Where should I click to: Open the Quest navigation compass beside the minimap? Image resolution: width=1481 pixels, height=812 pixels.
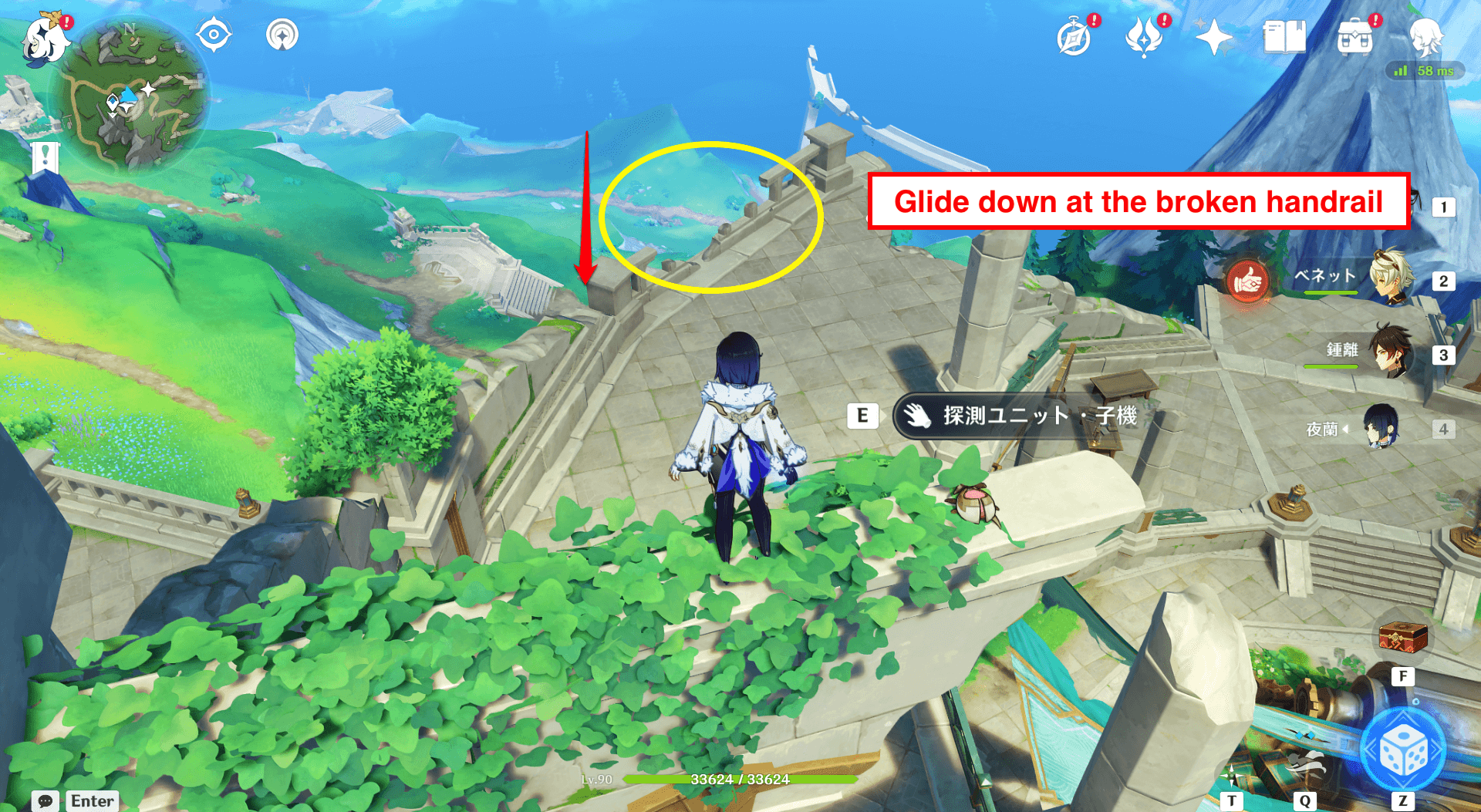214,34
